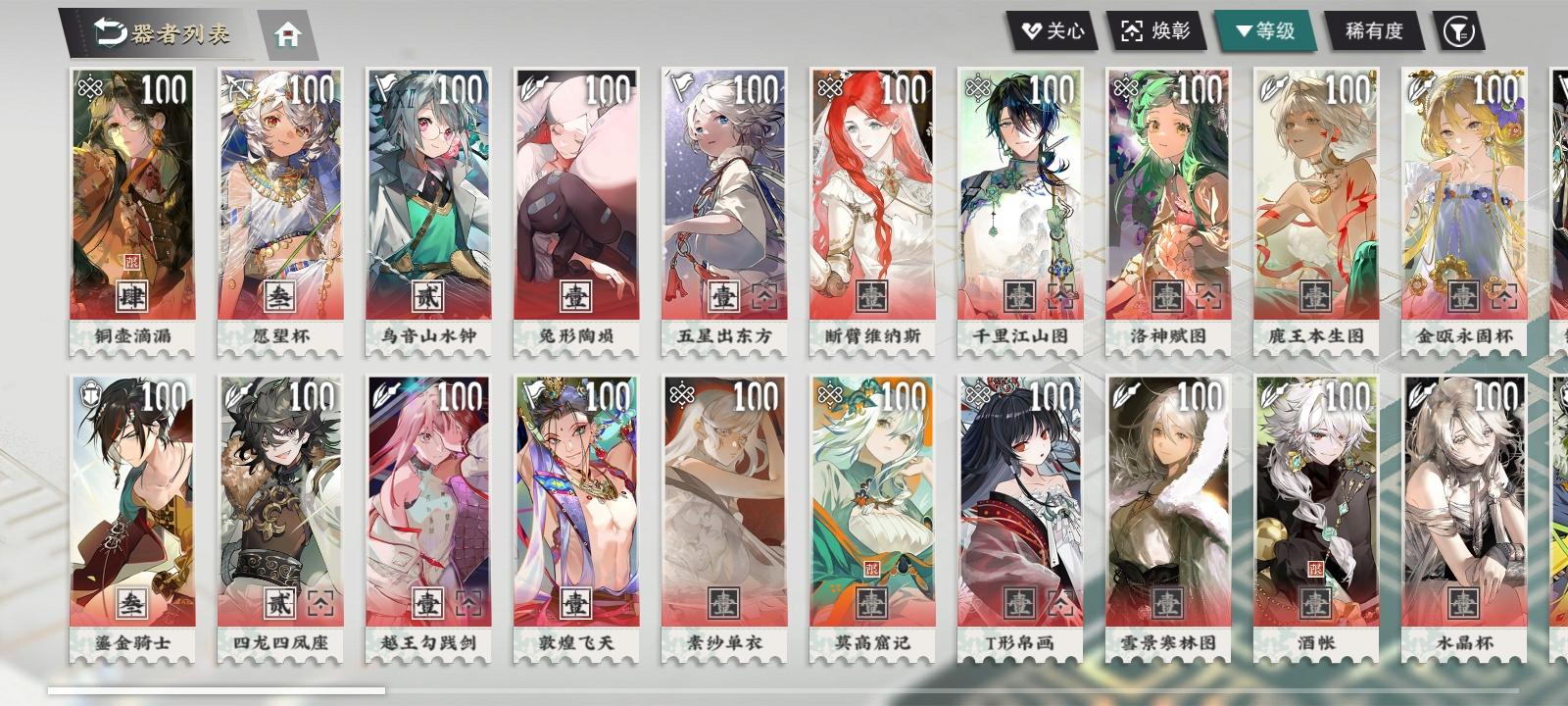Click the knot emblem on 五星出东方 card
The image size is (1568, 706).
click(x=679, y=87)
